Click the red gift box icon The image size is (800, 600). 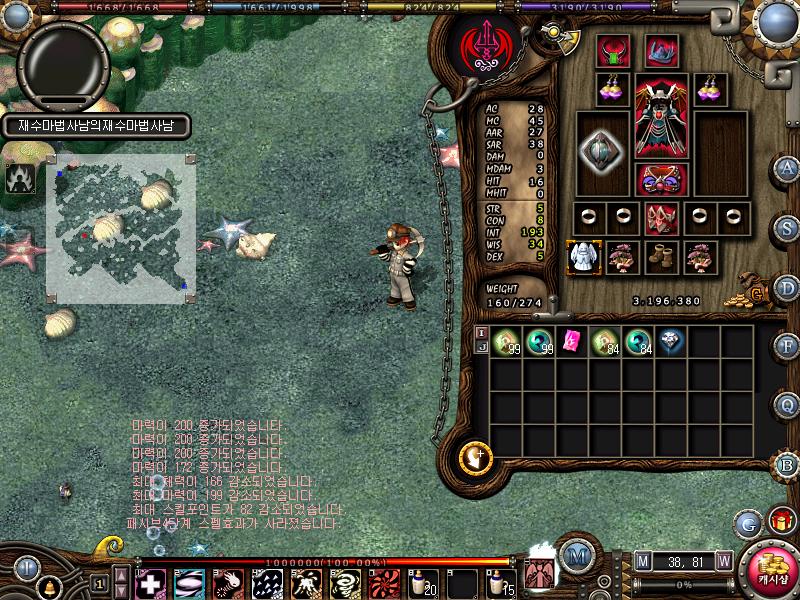tap(779, 521)
